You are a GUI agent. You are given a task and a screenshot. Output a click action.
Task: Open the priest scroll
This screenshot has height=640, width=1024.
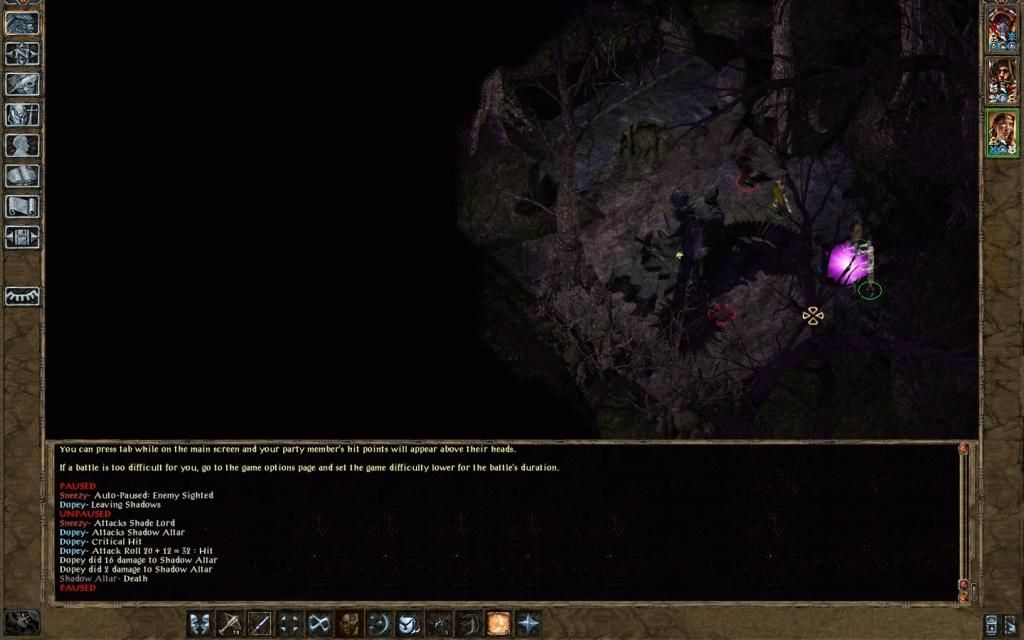click(x=22, y=207)
